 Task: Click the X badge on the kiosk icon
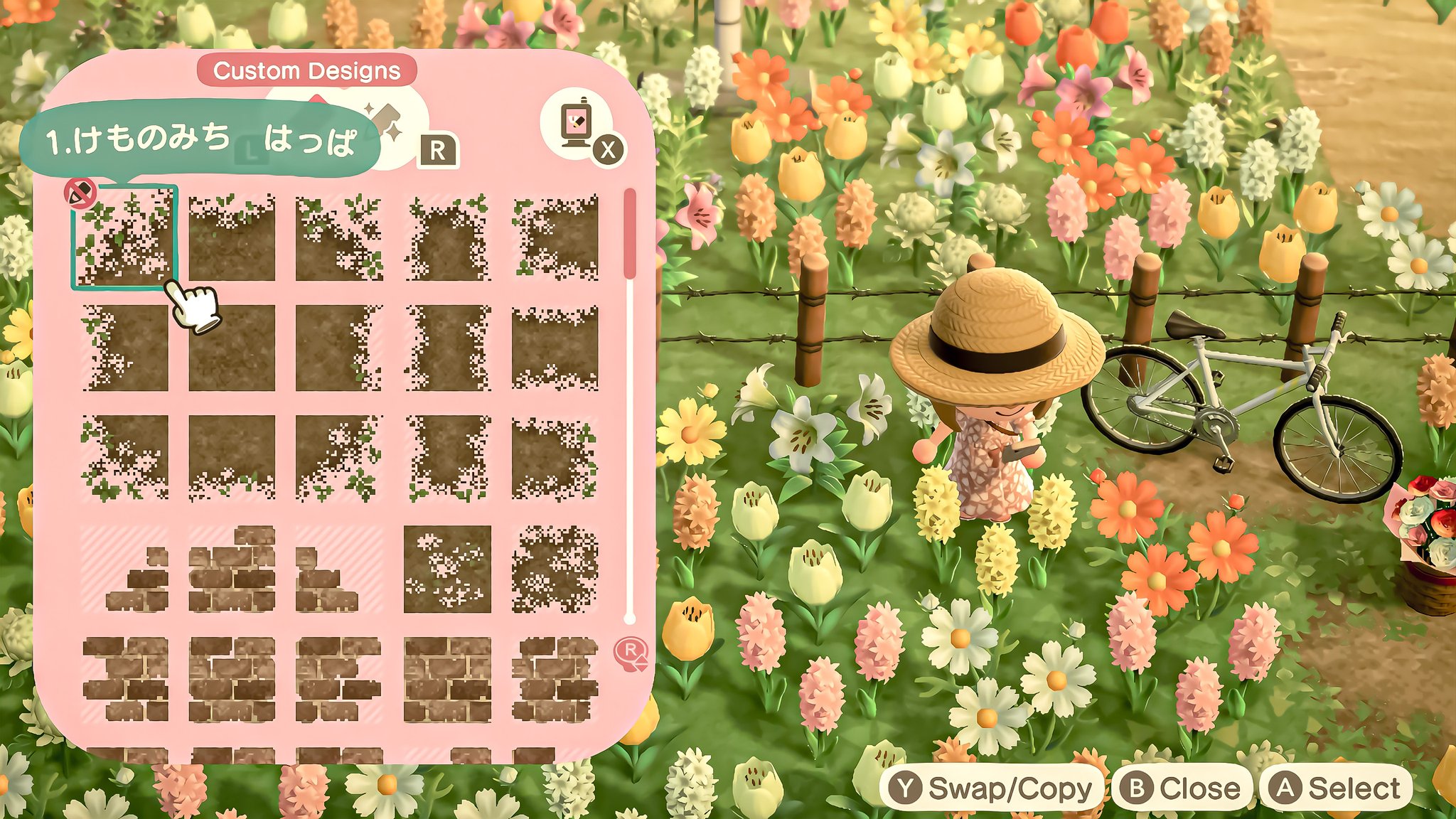[609, 149]
